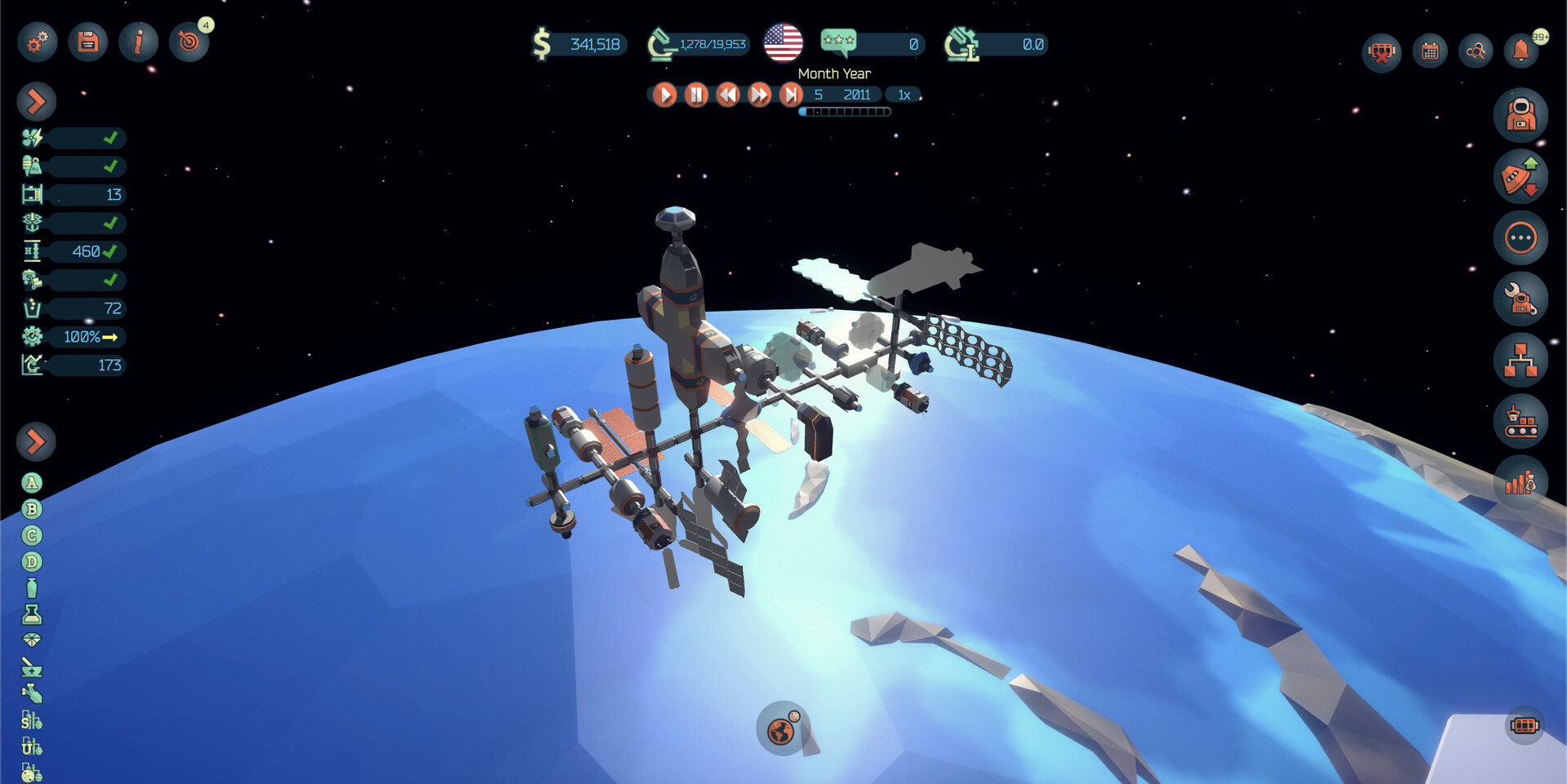Viewport: 1567px width, 784px height.
Task: Expand the upper left sidebar chevron
Action: [34, 102]
